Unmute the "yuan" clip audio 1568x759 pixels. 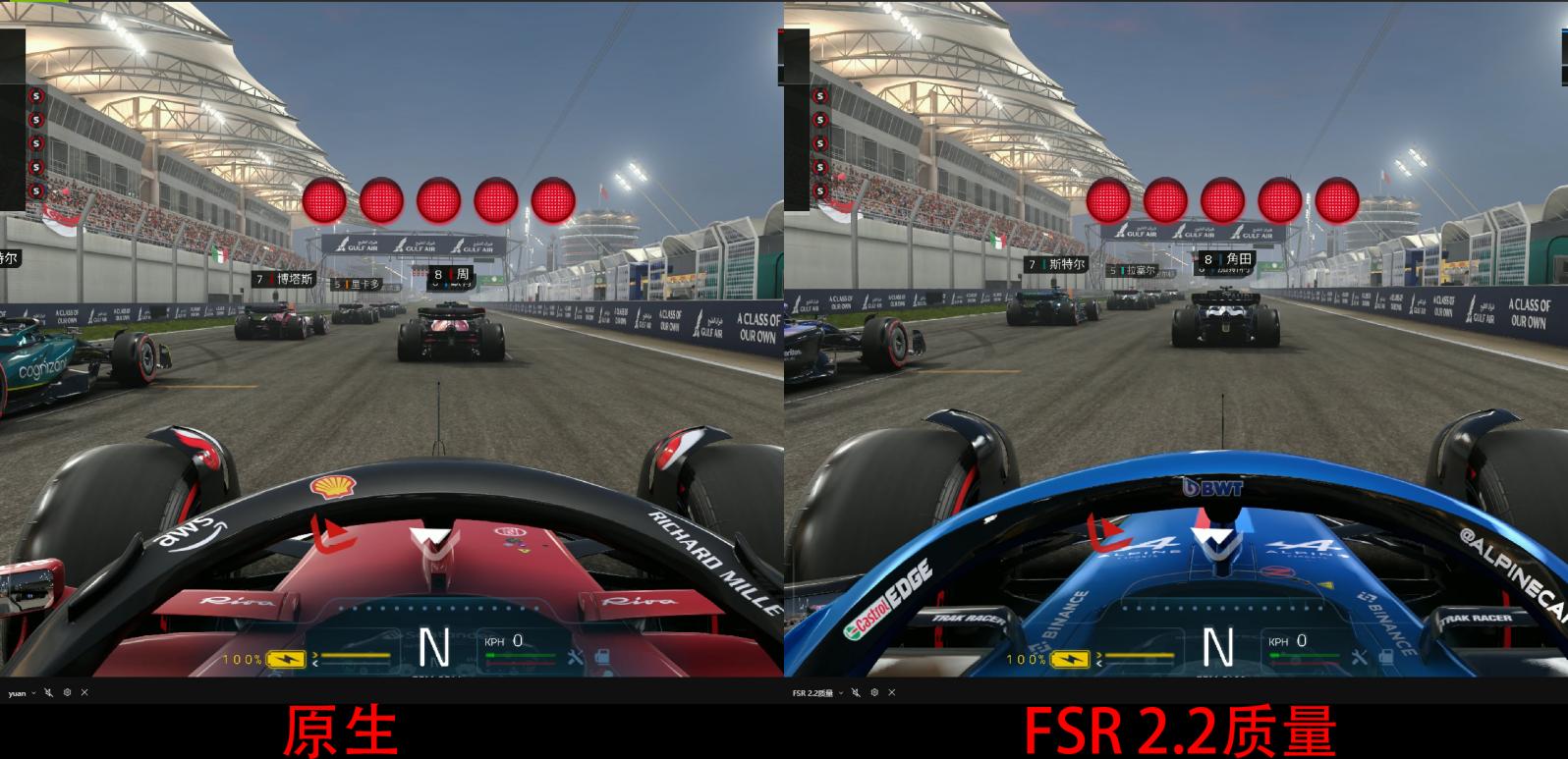coord(48,693)
